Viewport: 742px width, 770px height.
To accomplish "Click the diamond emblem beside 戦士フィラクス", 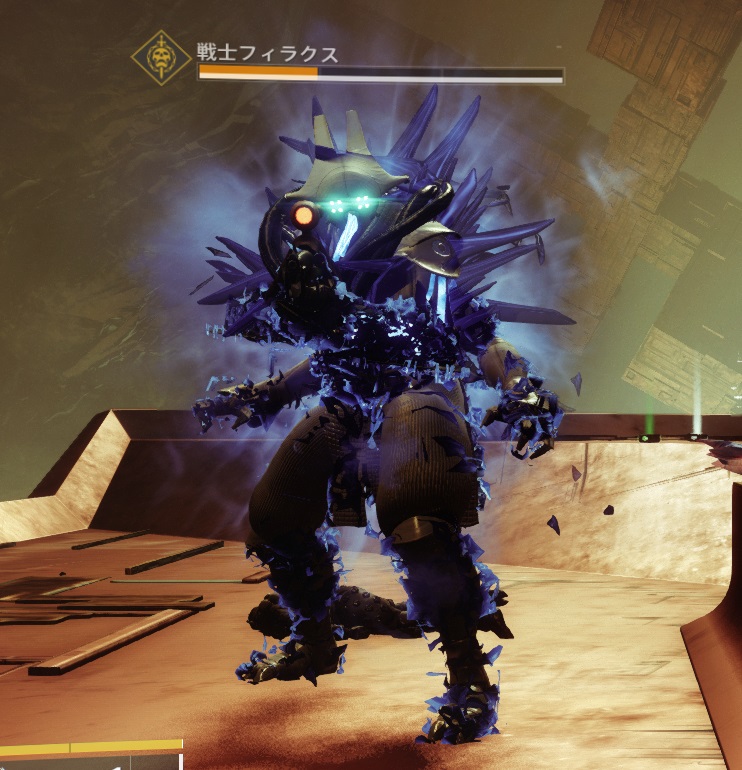I will pyautogui.click(x=160, y=60).
